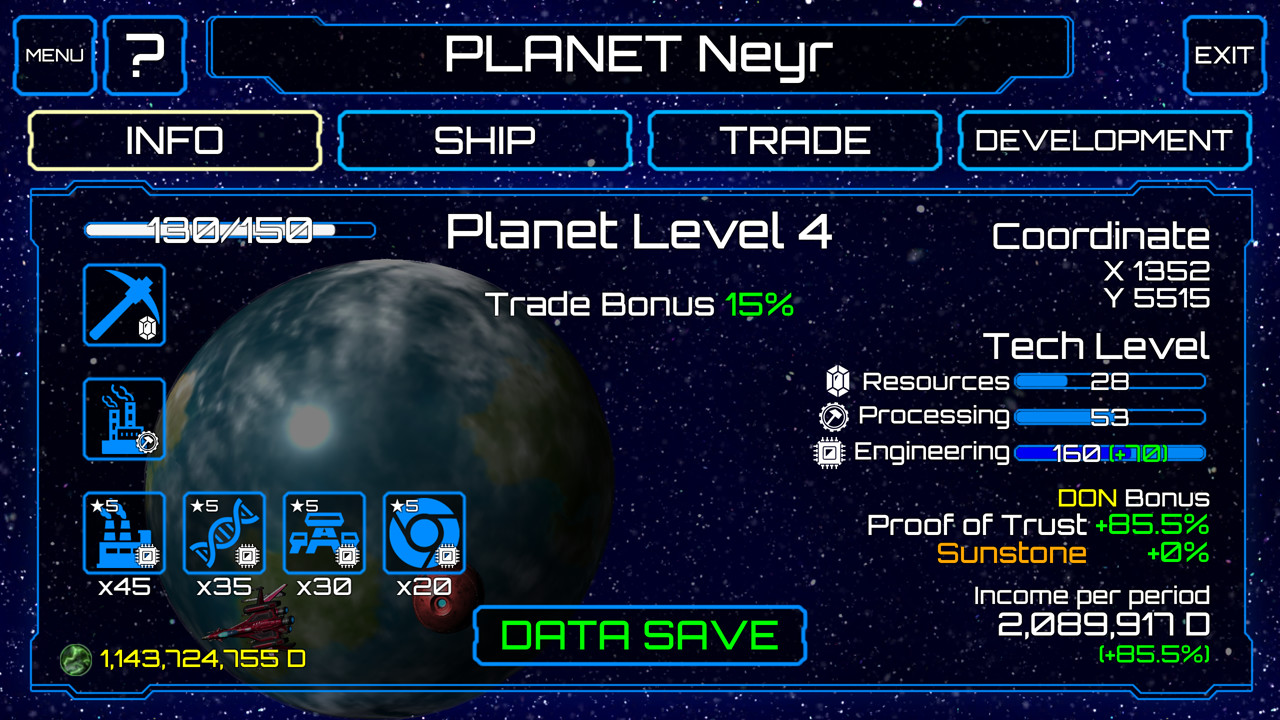Click the factory processing icon
The width and height of the screenshot is (1280, 720).
(124, 418)
